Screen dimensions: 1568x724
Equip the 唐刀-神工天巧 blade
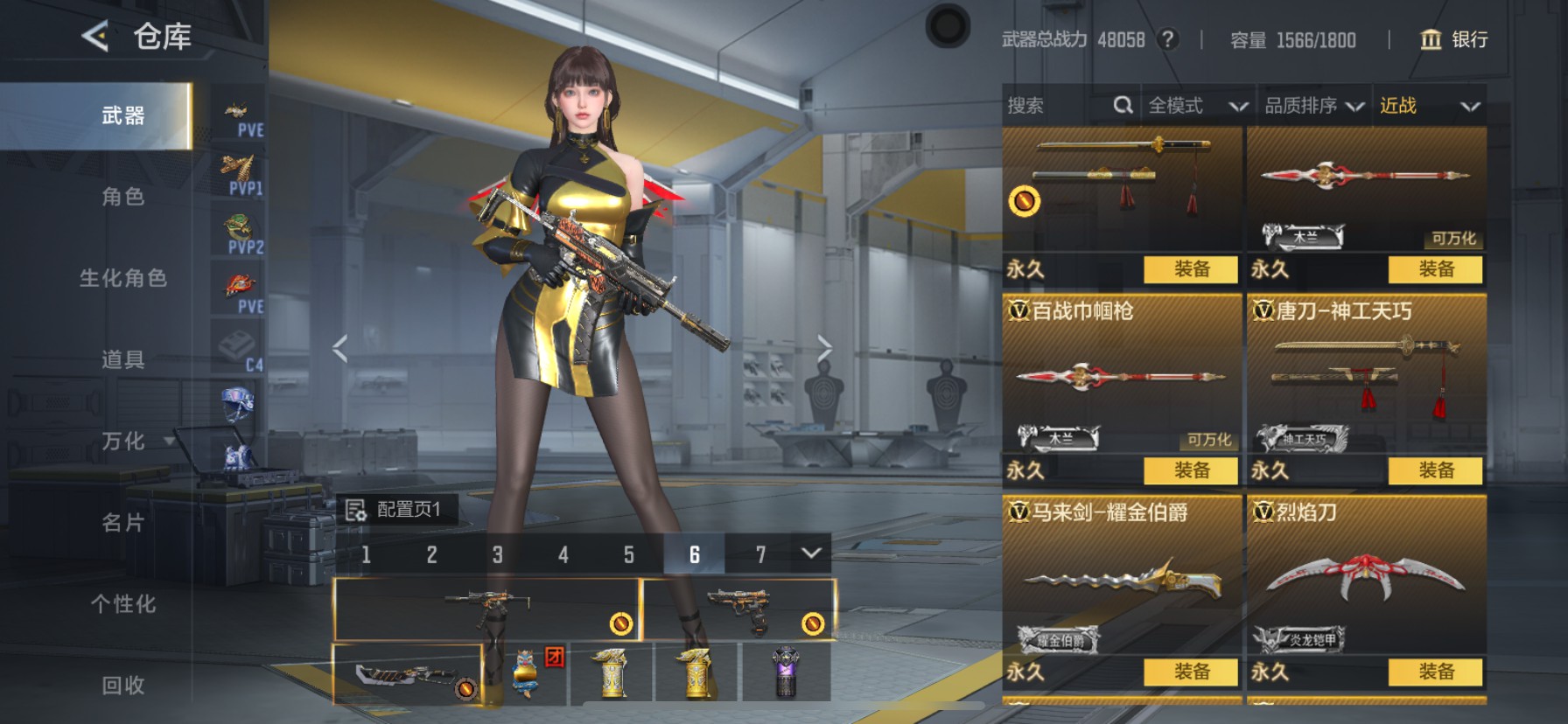[x=1436, y=470]
